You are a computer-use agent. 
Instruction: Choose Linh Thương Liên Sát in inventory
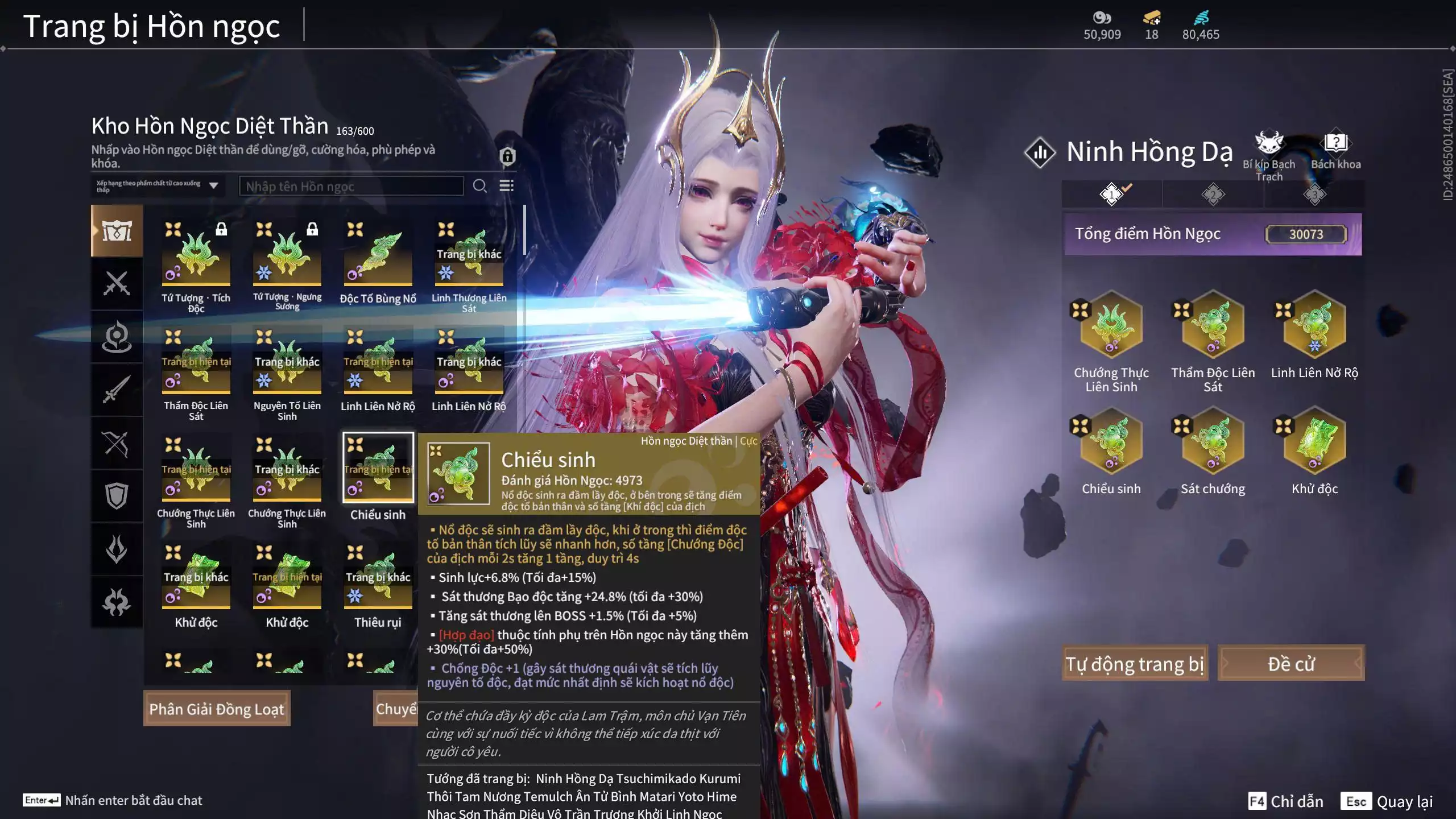(469, 255)
